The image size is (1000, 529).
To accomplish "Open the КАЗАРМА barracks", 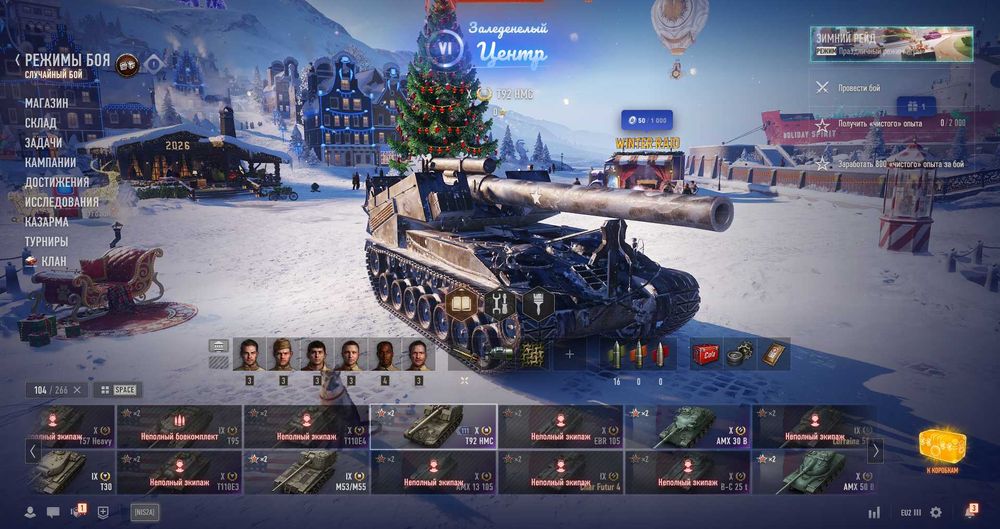I will [47, 222].
